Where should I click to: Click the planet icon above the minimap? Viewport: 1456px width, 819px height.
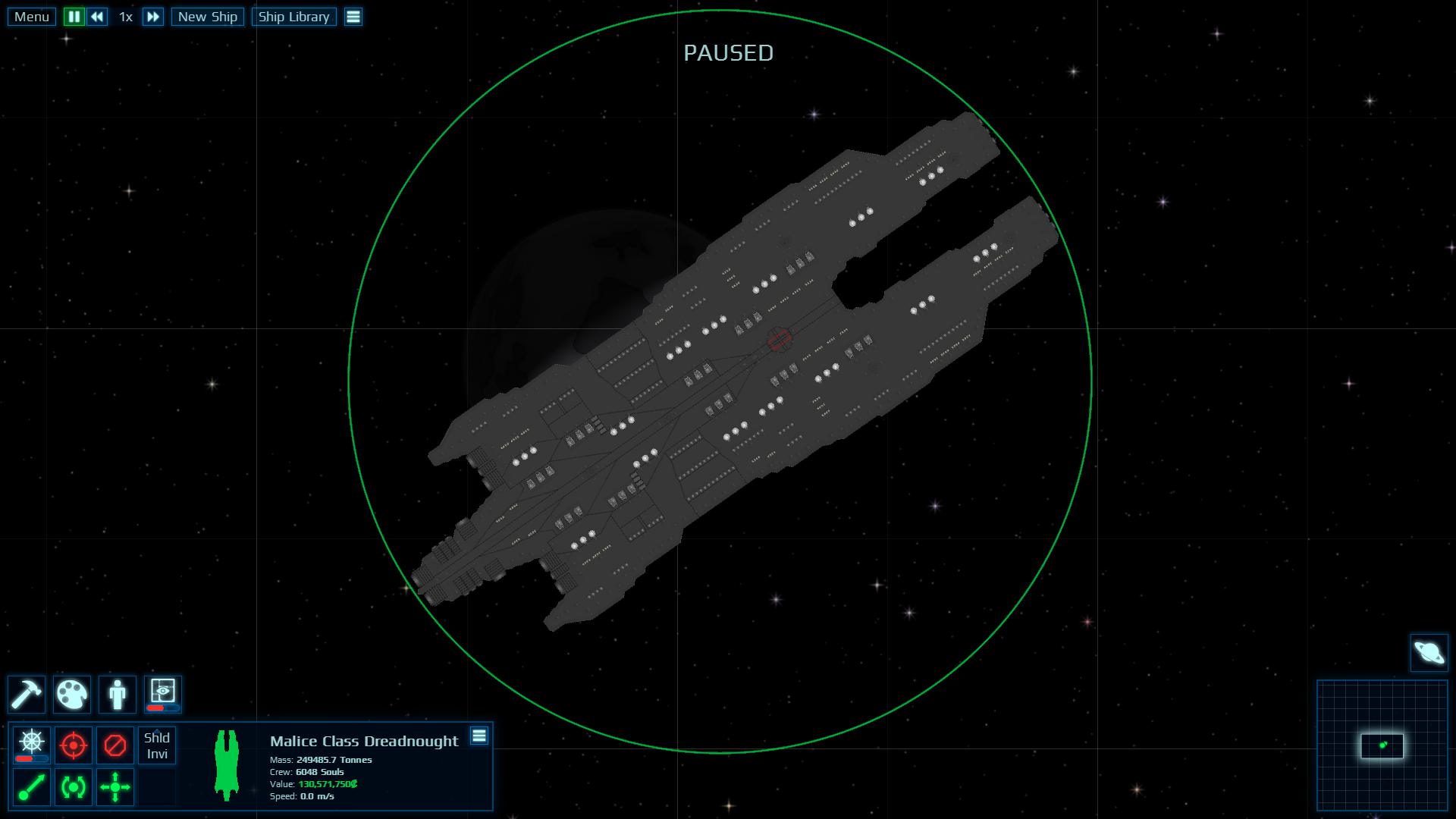(1429, 653)
